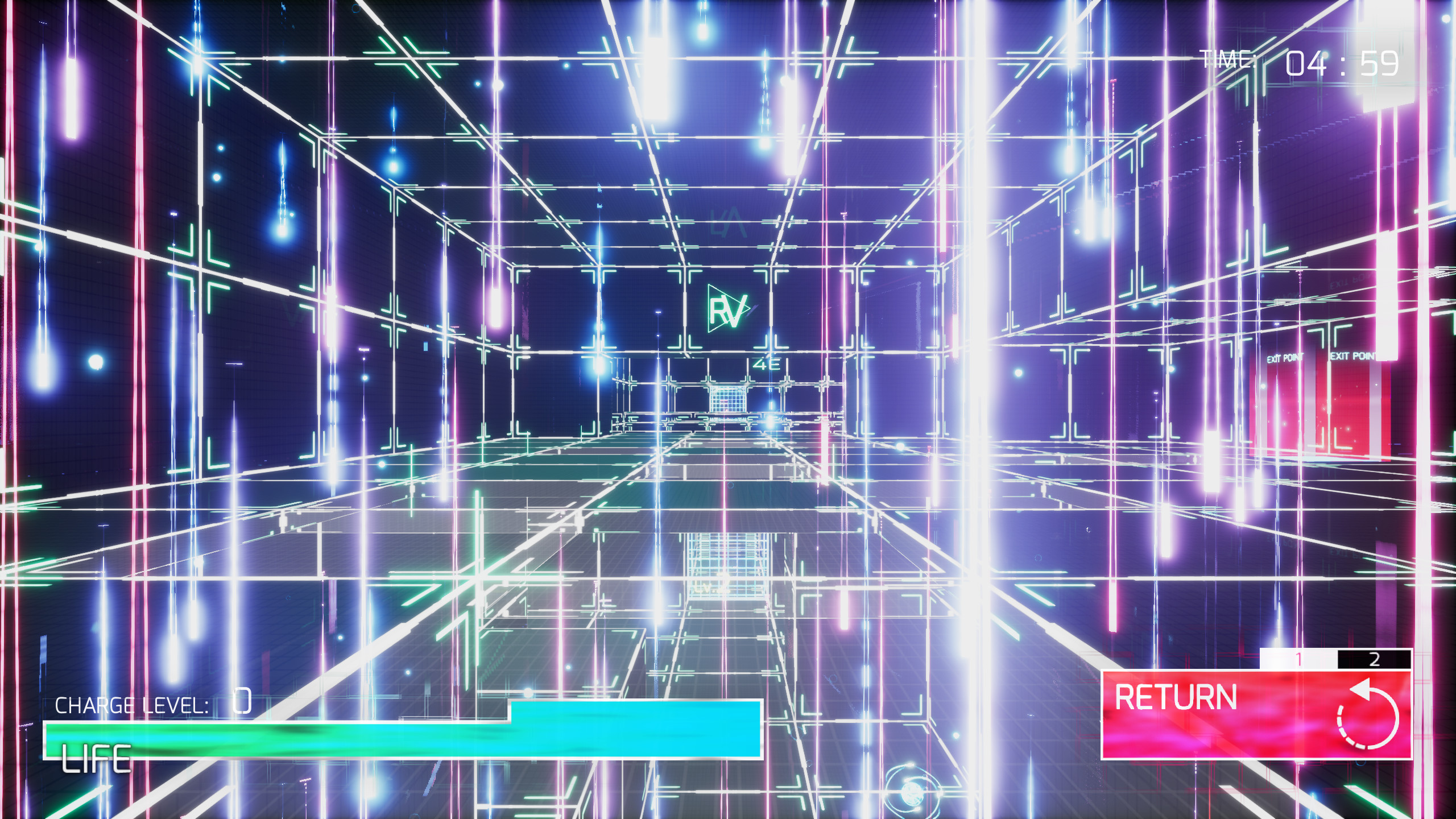Open the left EXIT POINT sign
This screenshot has height=819, width=1456.
pyautogui.click(x=1285, y=356)
